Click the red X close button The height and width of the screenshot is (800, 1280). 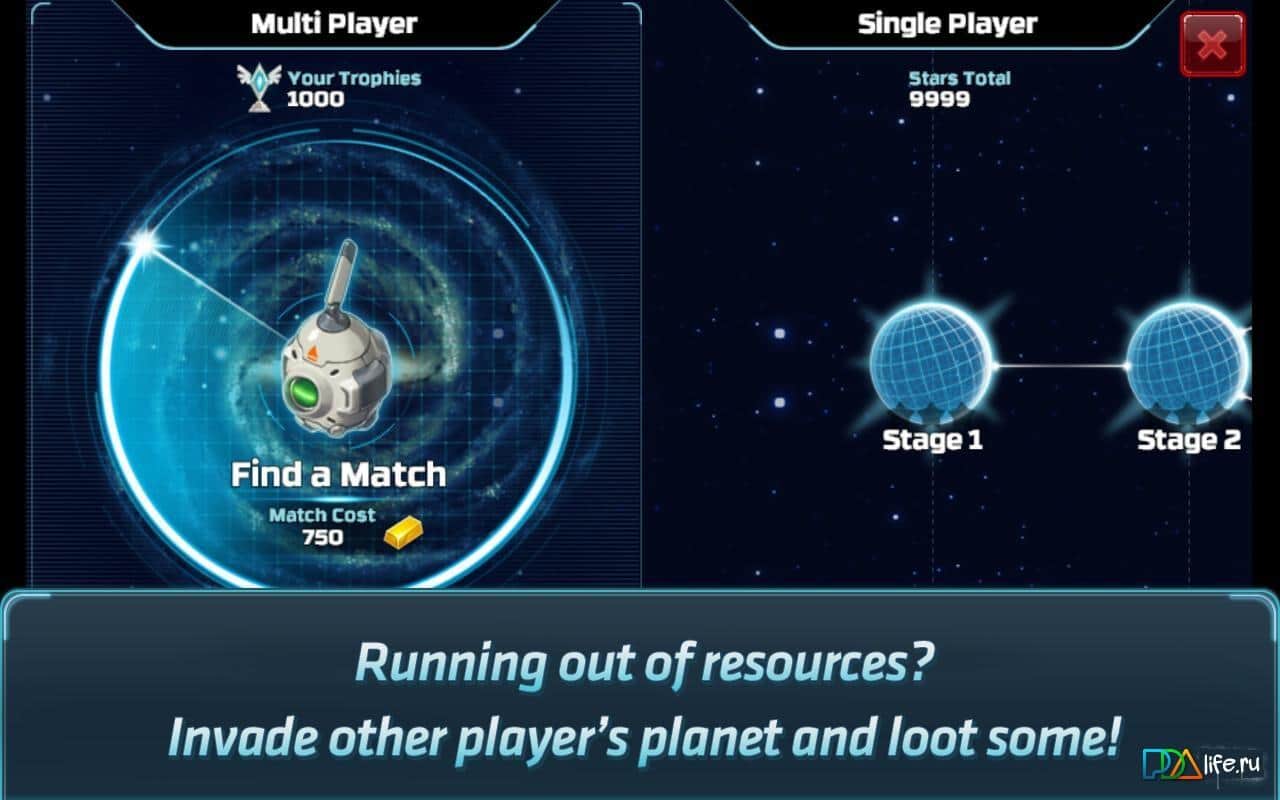1211,44
